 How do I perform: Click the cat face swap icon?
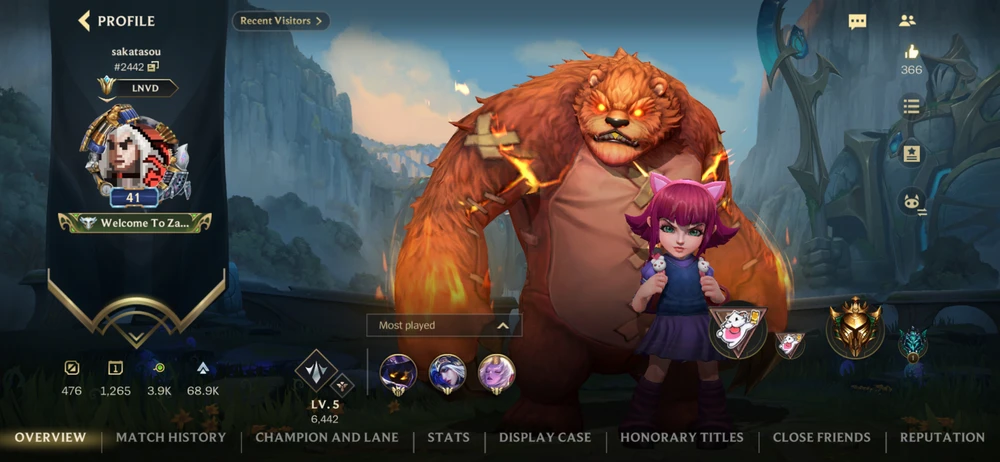(910, 202)
